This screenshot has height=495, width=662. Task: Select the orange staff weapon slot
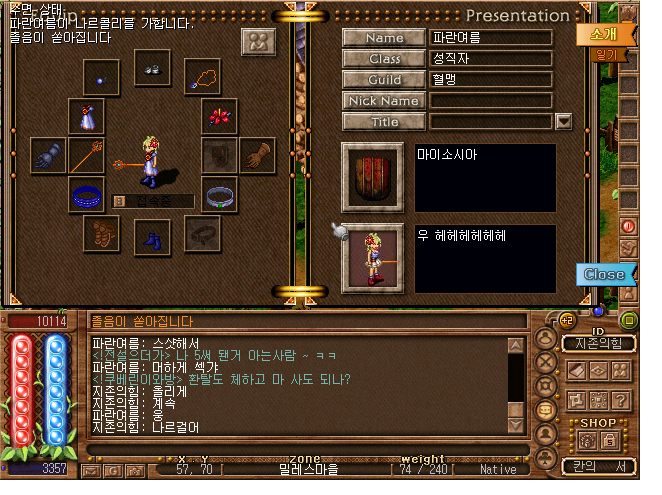[86, 155]
